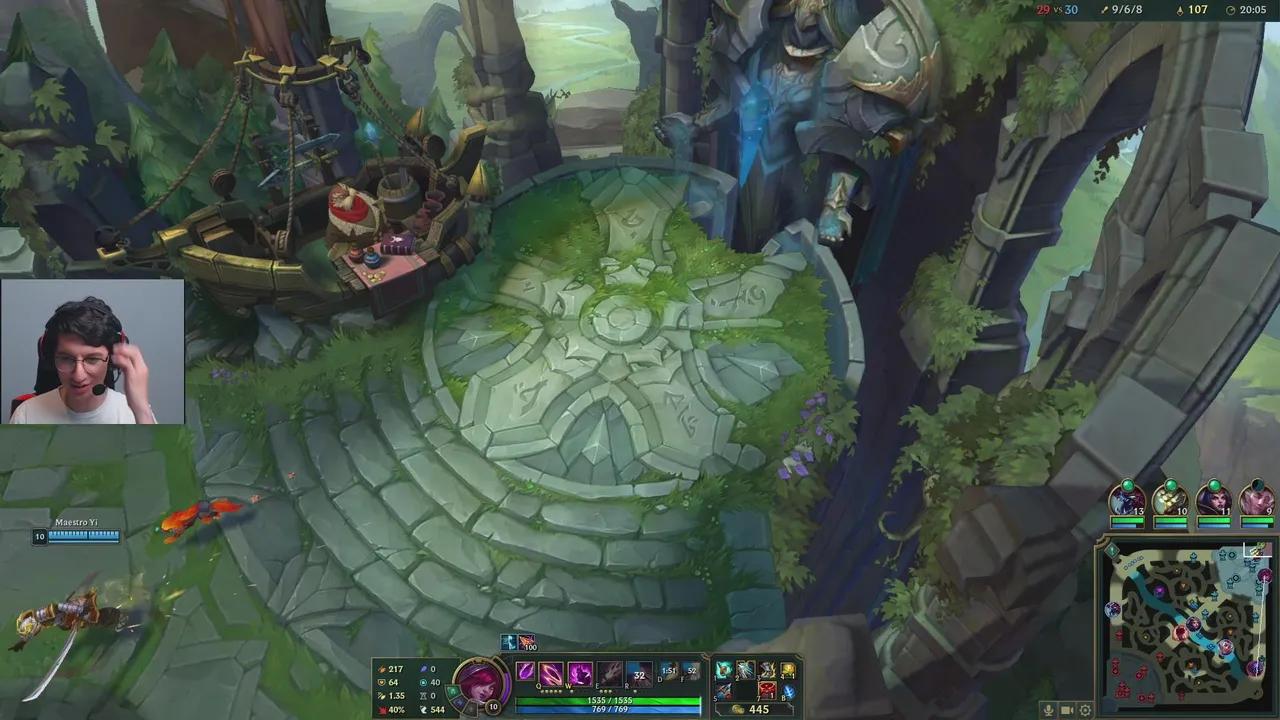
Task: Open the gear settings icon near the minimap
Action: coord(1085,710)
